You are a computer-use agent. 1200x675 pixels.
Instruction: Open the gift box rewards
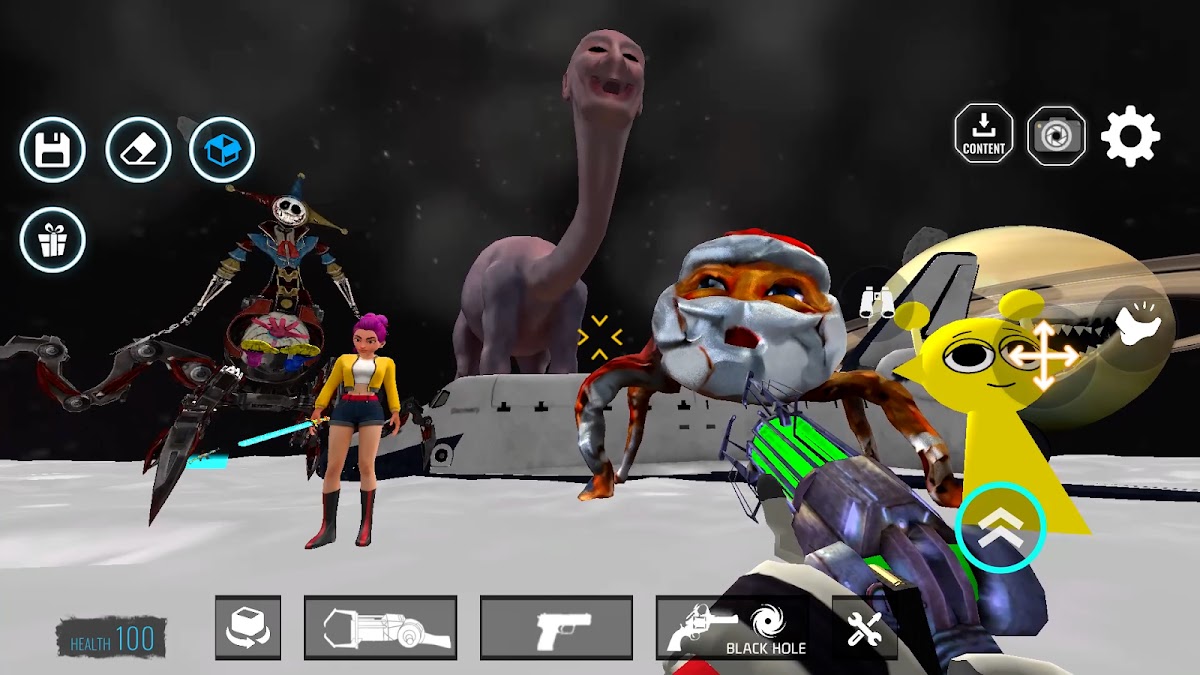click(x=52, y=240)
